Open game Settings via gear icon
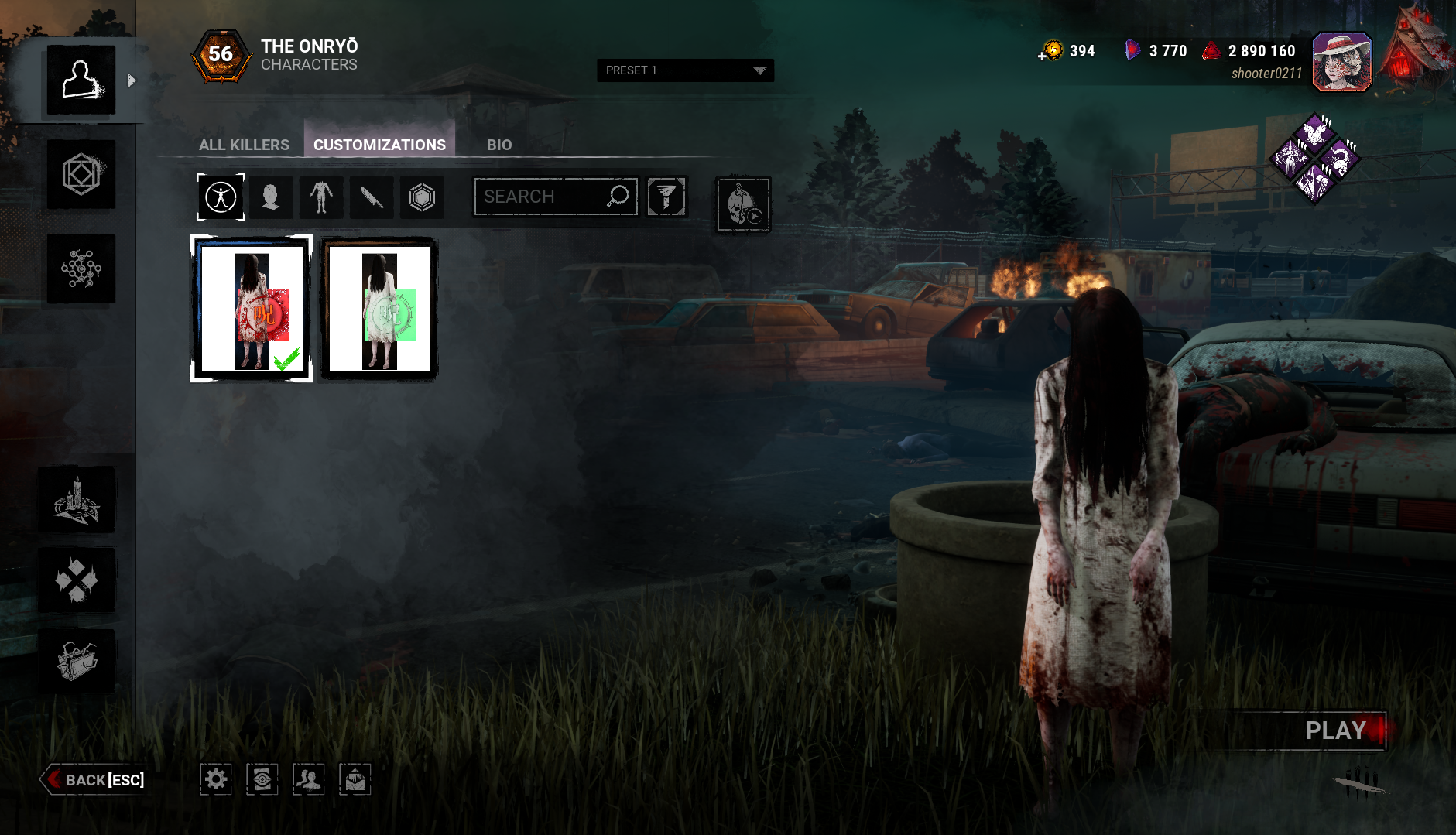The height and width of the screenshot is (835, 1456). coord(217,779)
